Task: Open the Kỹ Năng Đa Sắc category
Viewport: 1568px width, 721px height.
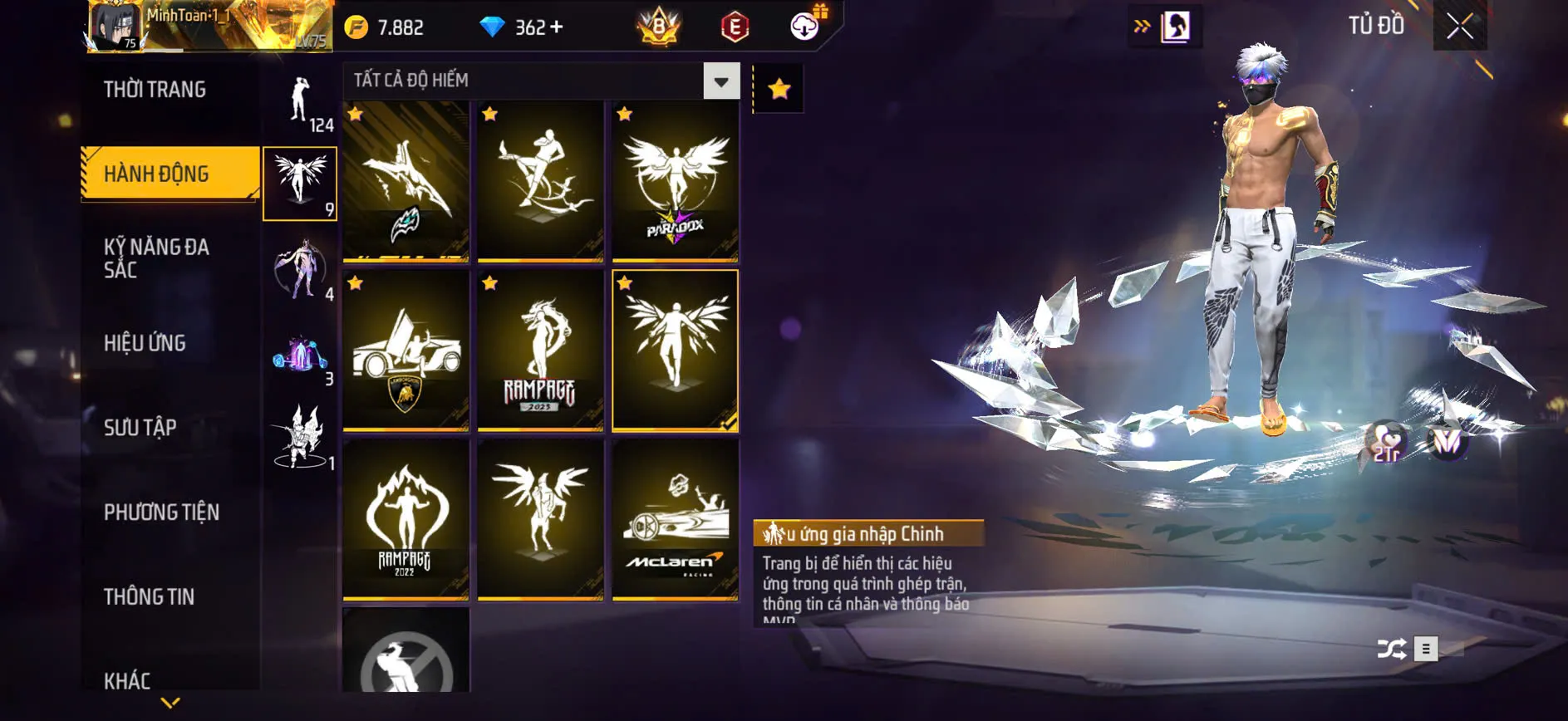Action: point(156,258)
